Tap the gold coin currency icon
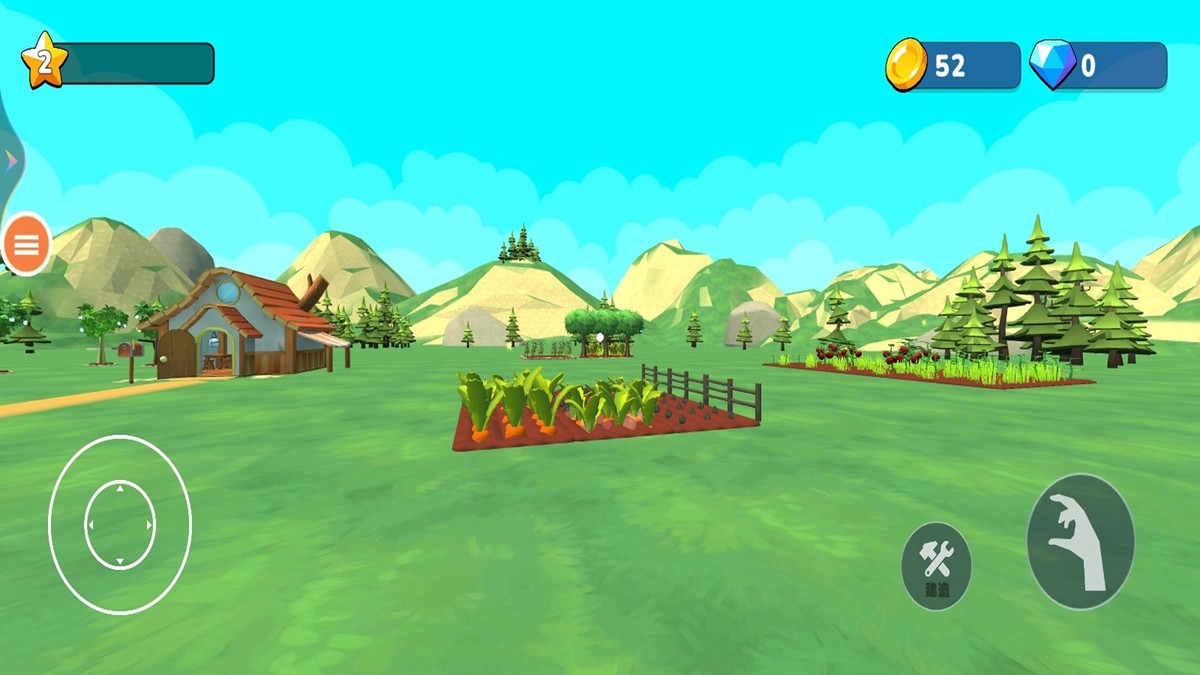 coord(907,65)
